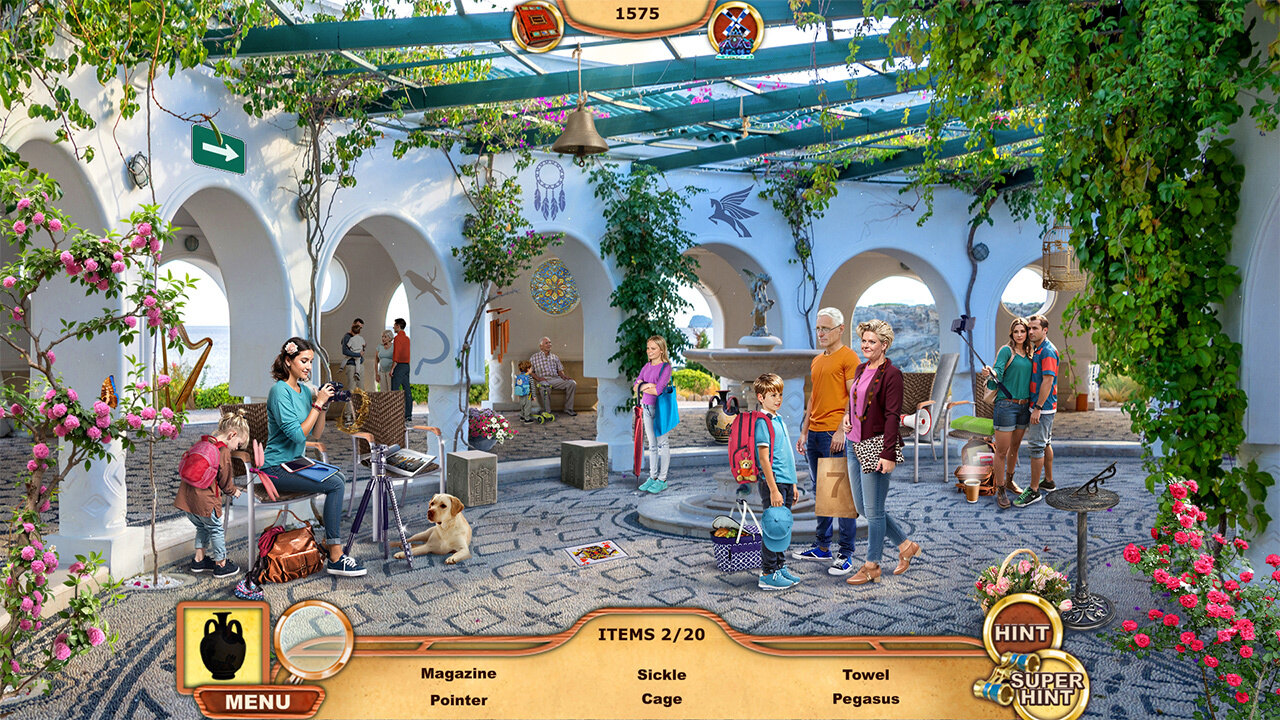Open the red book icon

(538, 25)
